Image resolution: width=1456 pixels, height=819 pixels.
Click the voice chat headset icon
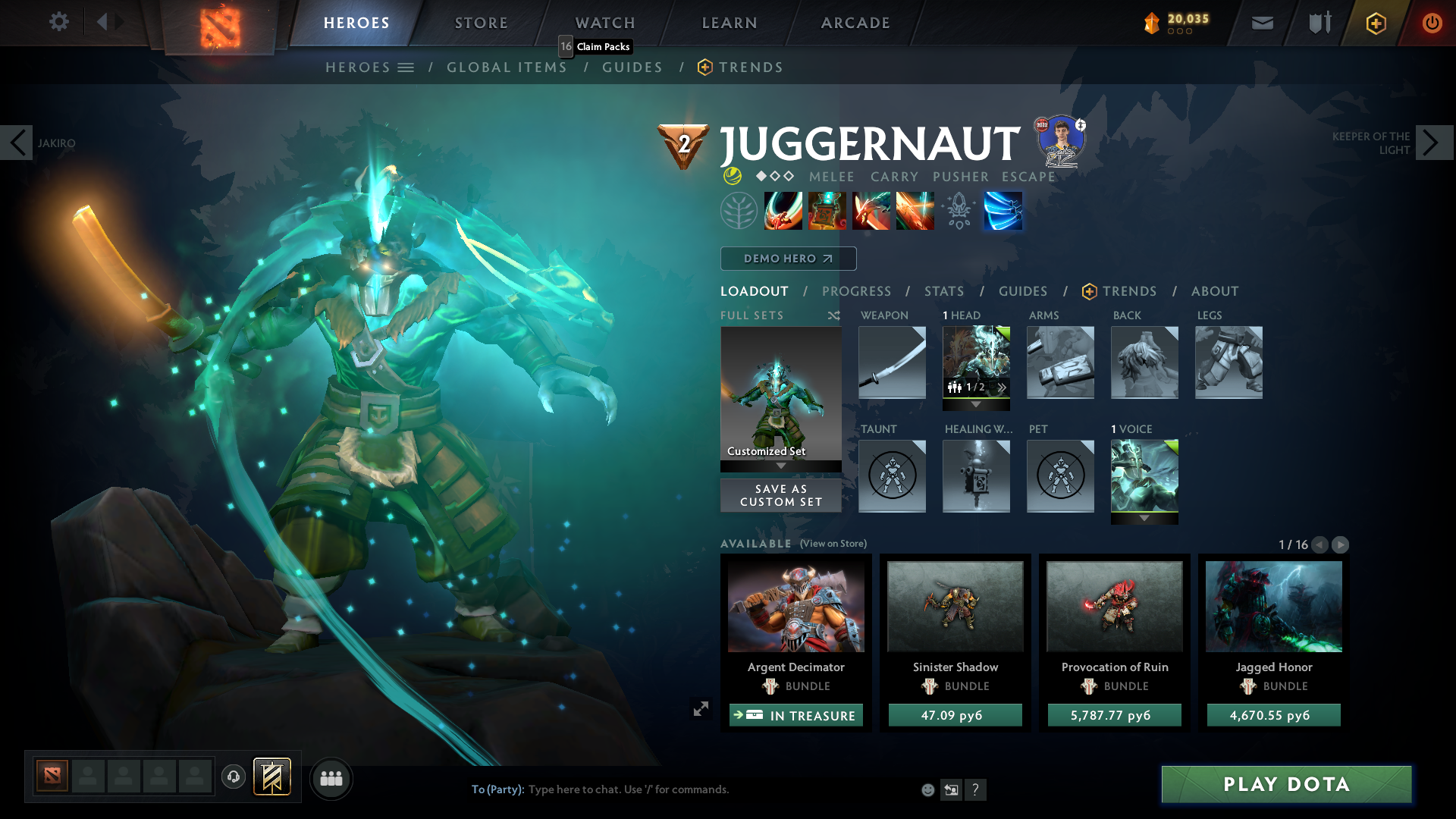click(x=233, y=777)
